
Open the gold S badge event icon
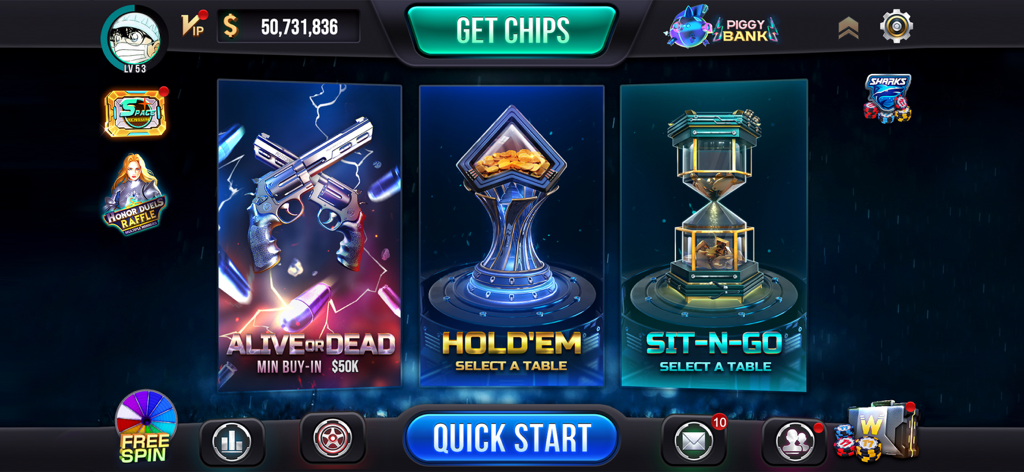(134, 112)
